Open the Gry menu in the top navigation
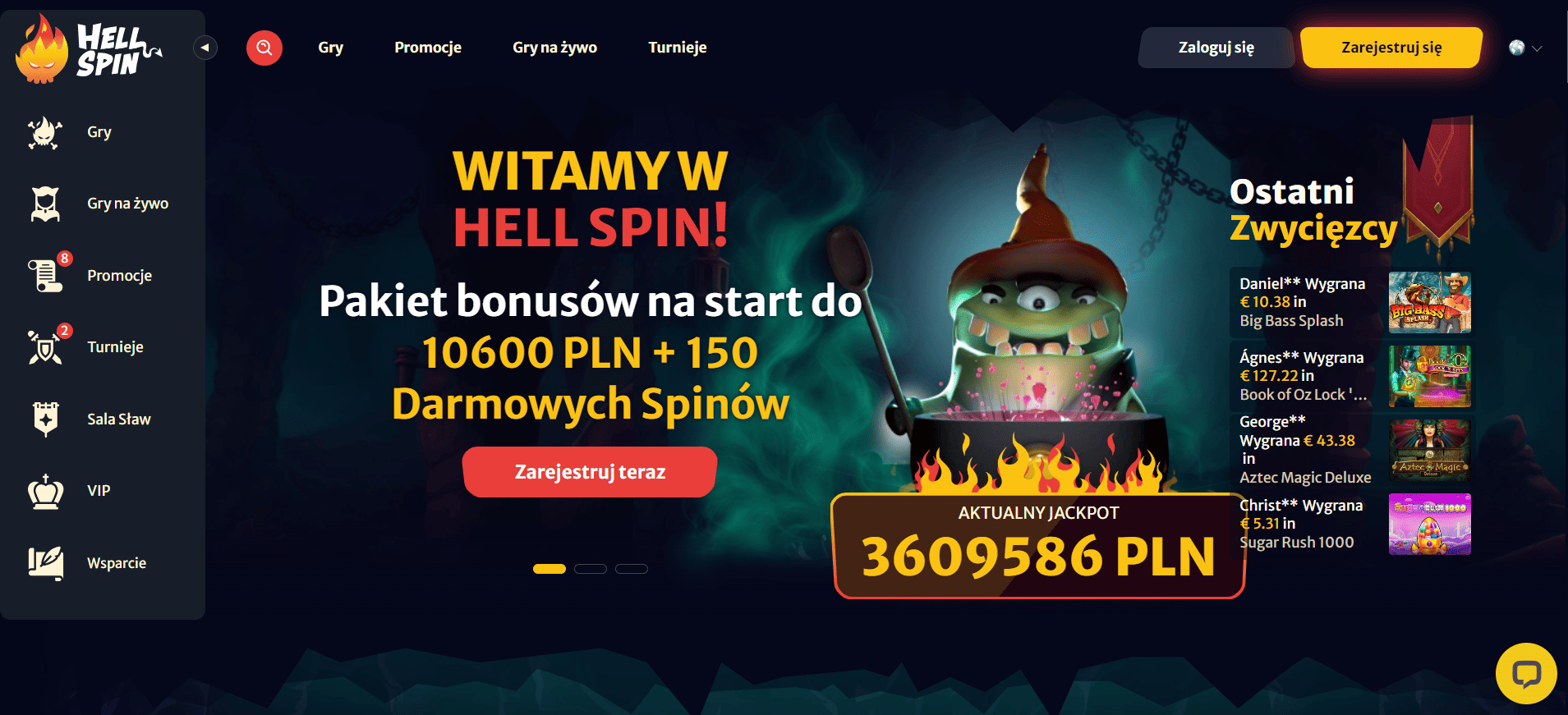 (x=331, y=48)
